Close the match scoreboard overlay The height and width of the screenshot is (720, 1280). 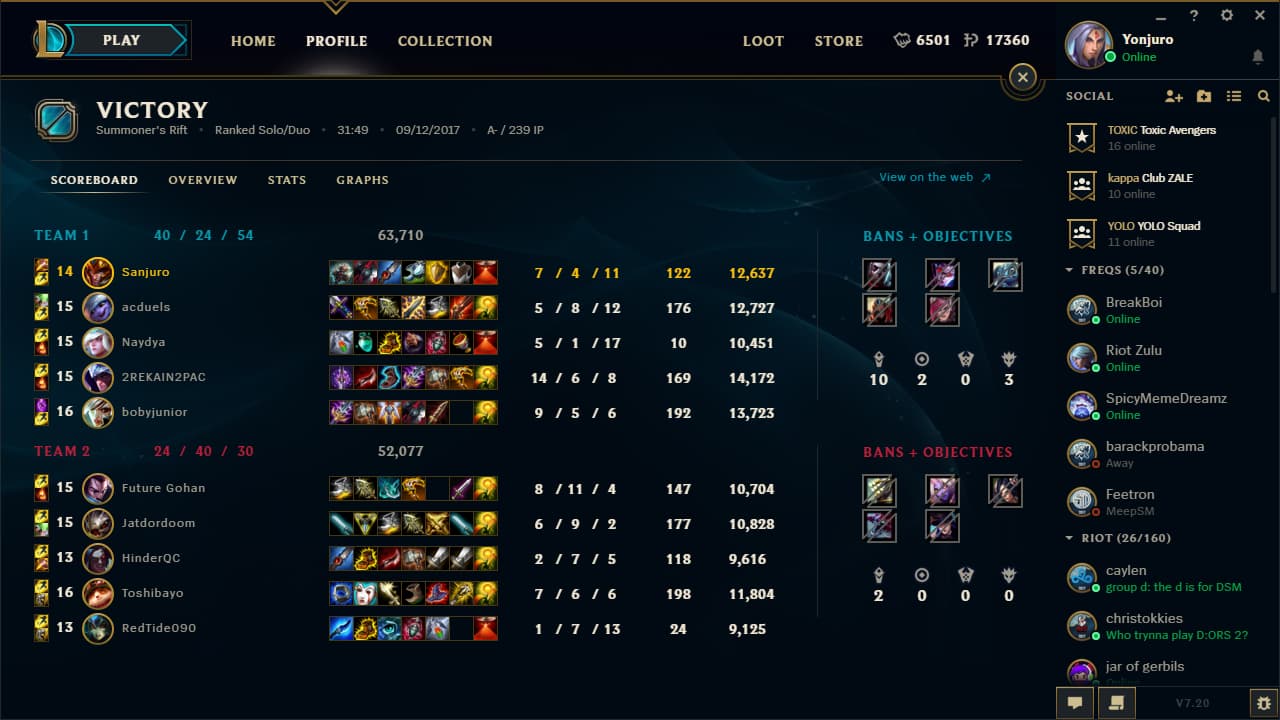point(1022,76)
